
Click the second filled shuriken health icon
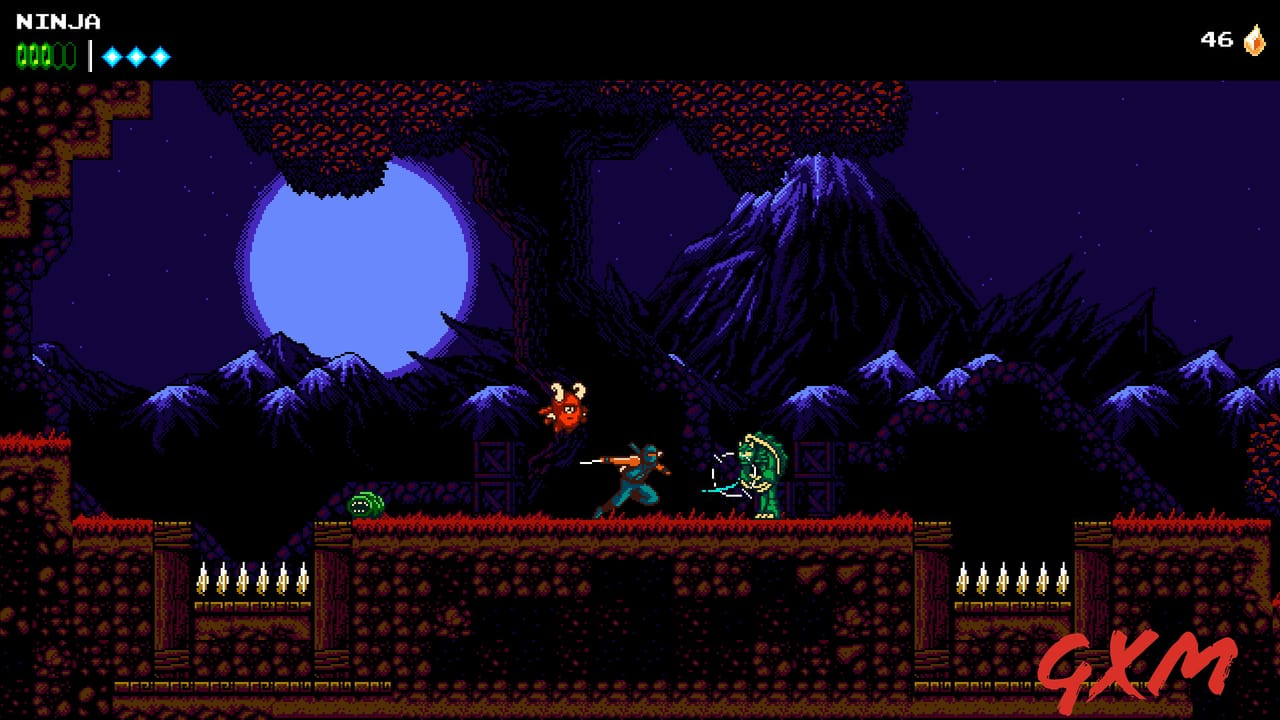coord(34,55)
